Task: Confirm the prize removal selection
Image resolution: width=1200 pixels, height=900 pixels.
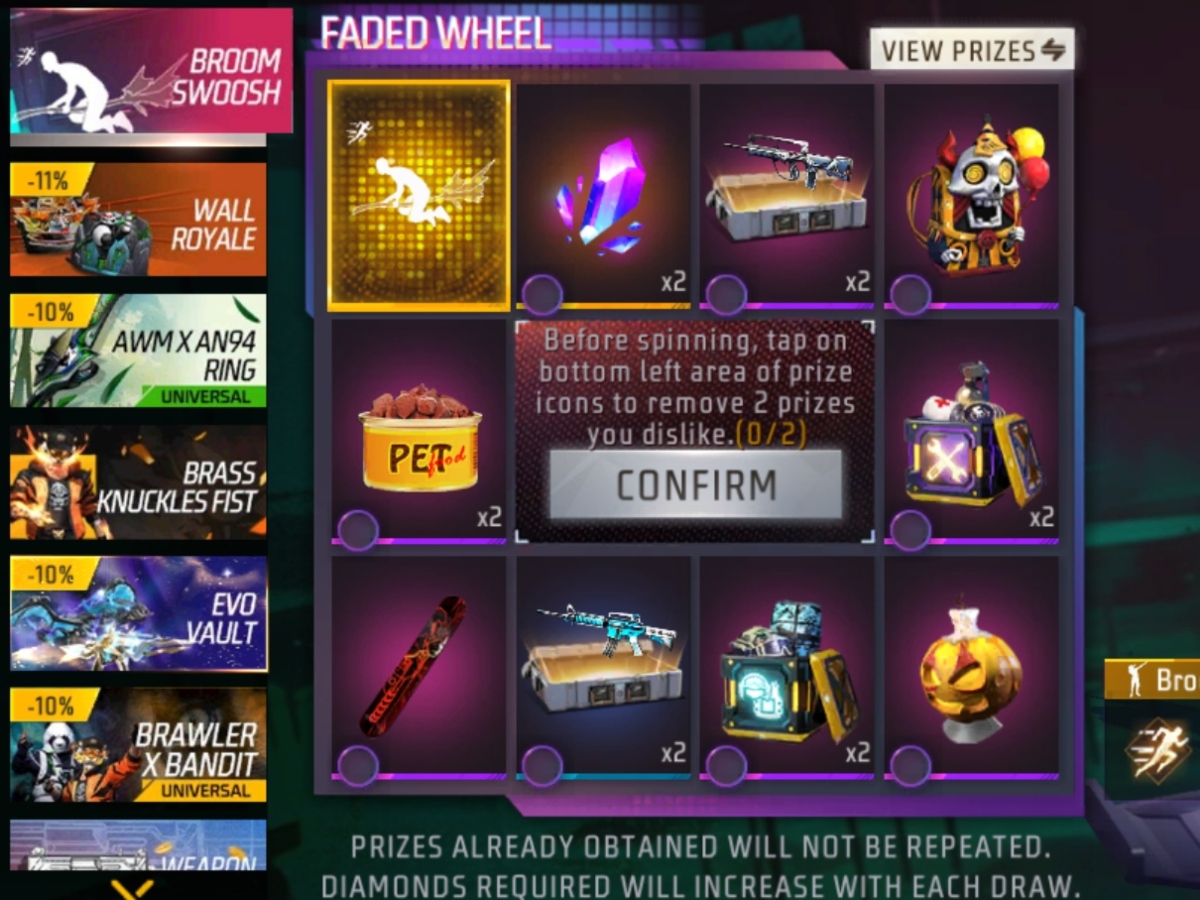Action: (696, 485)
